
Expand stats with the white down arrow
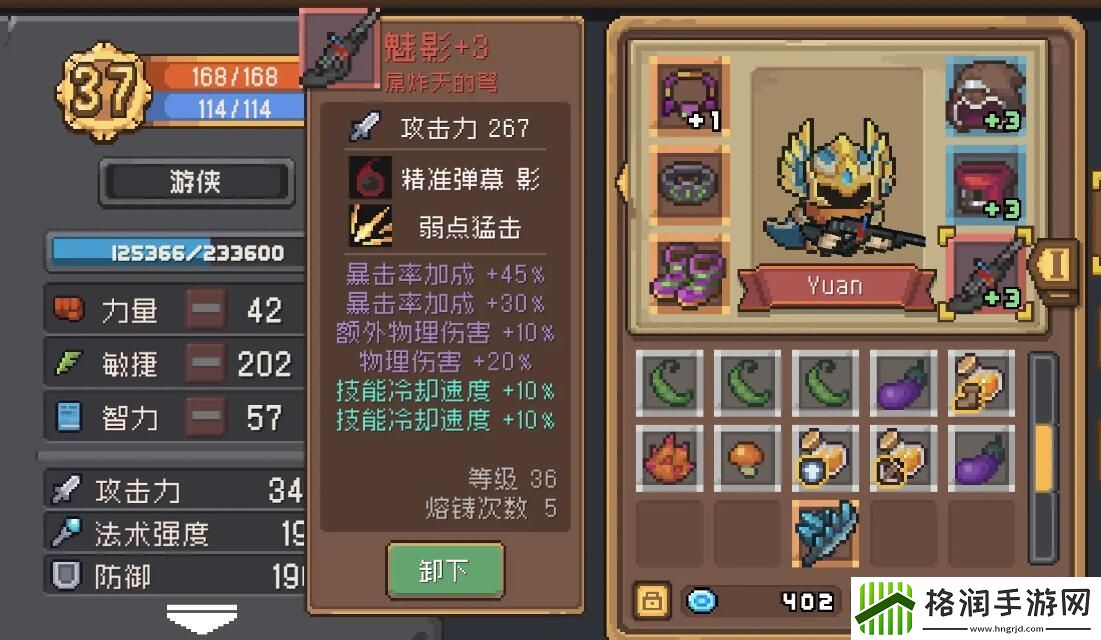point(202,617)
